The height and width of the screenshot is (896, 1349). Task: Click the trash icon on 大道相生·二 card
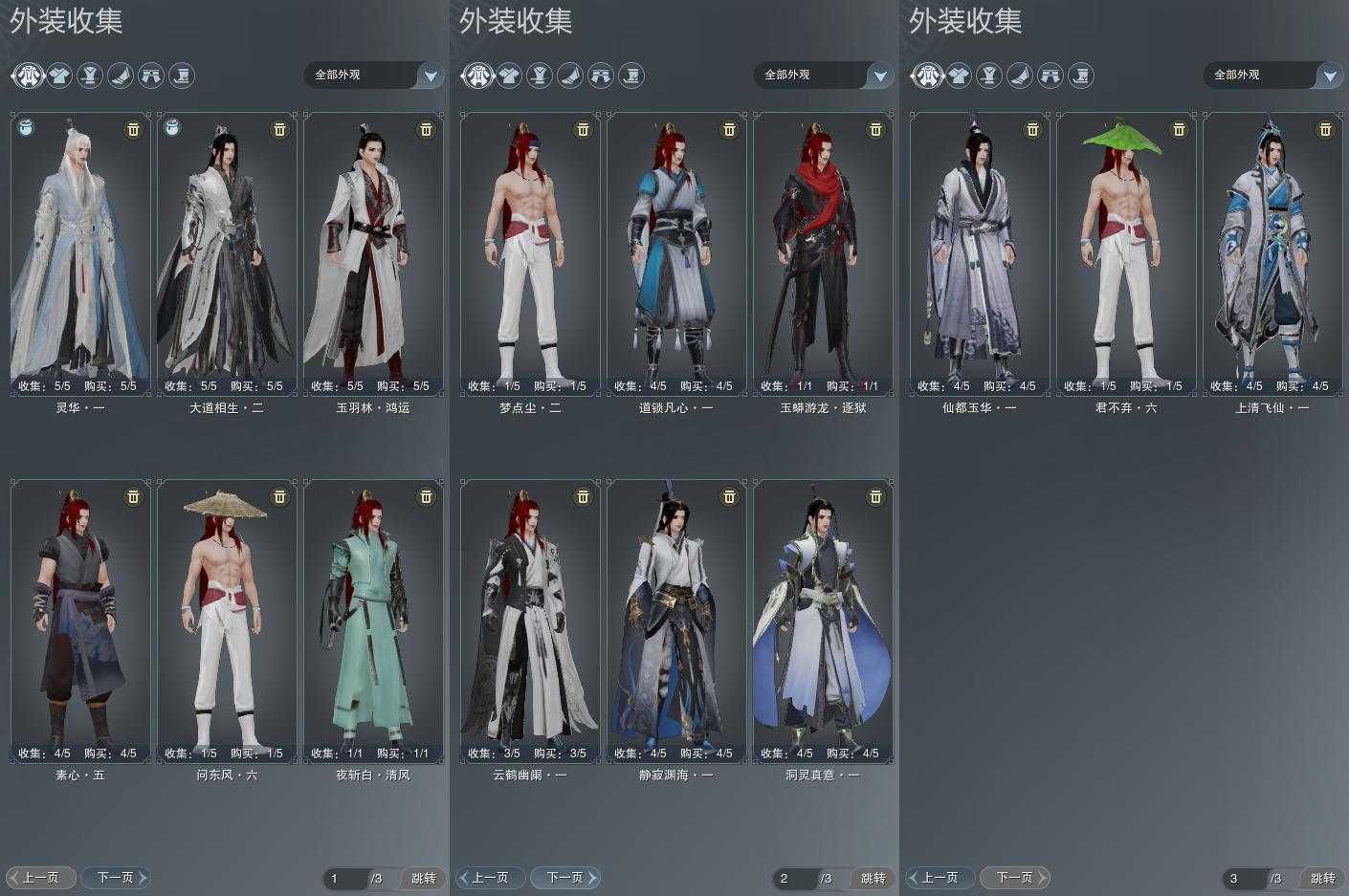point(279,129)
